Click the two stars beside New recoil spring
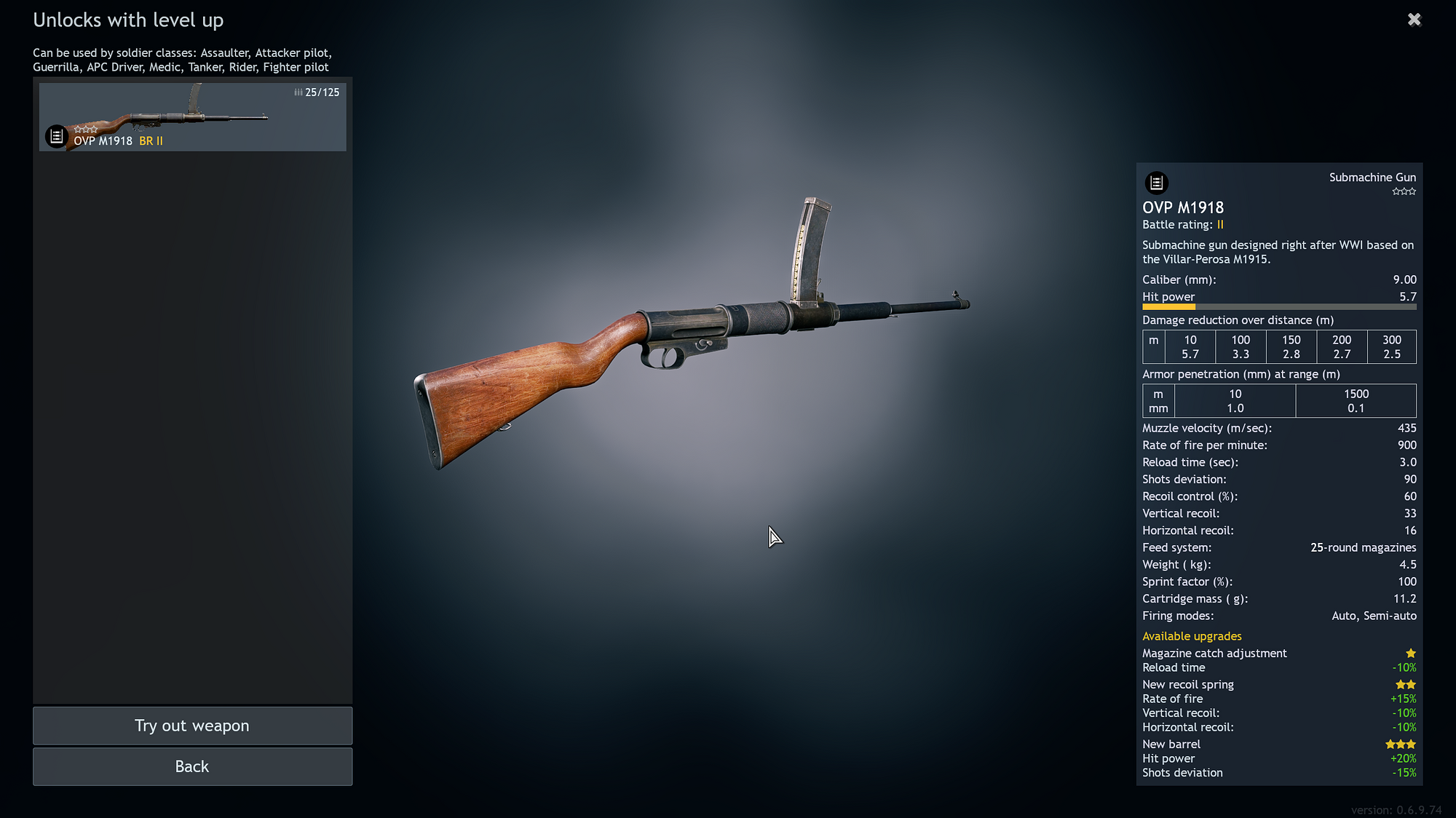The height and width of the screenshot is (818, 1456). tap(1406, 684)
